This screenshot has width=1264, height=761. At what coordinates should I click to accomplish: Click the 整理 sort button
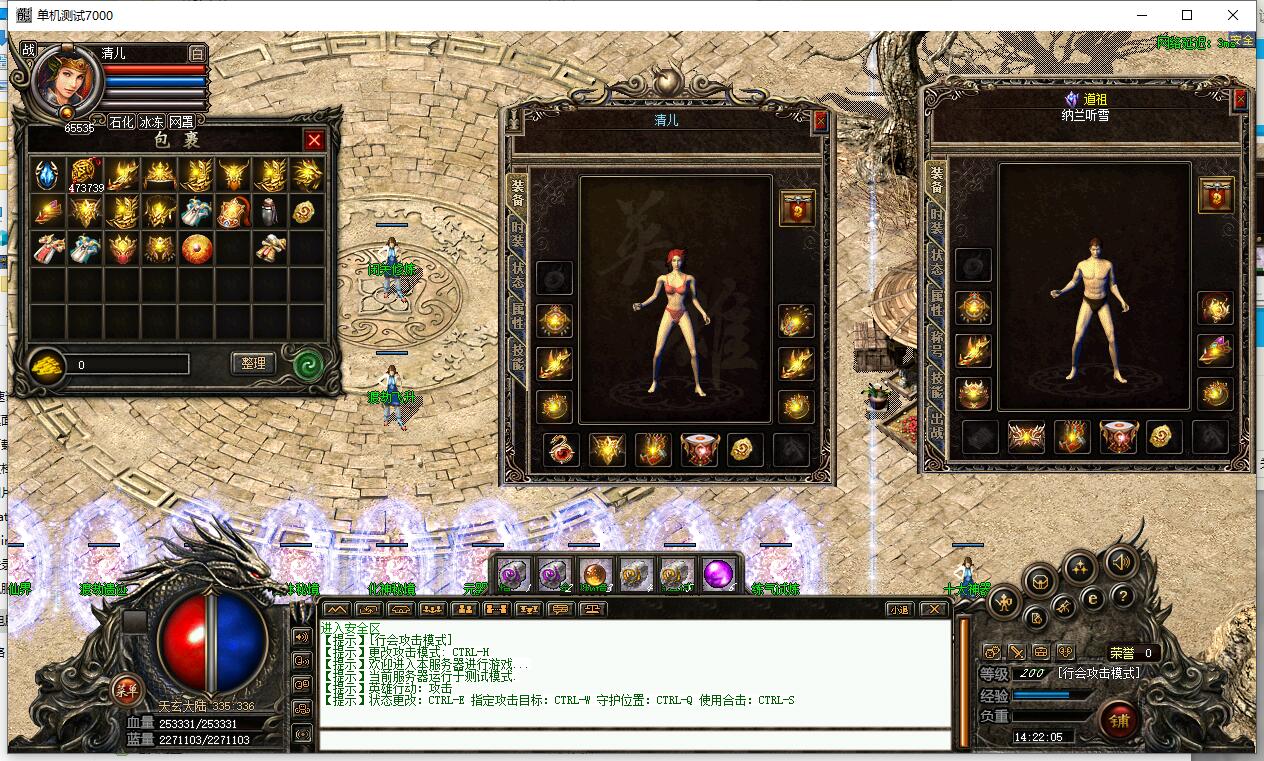pos(253,363)
